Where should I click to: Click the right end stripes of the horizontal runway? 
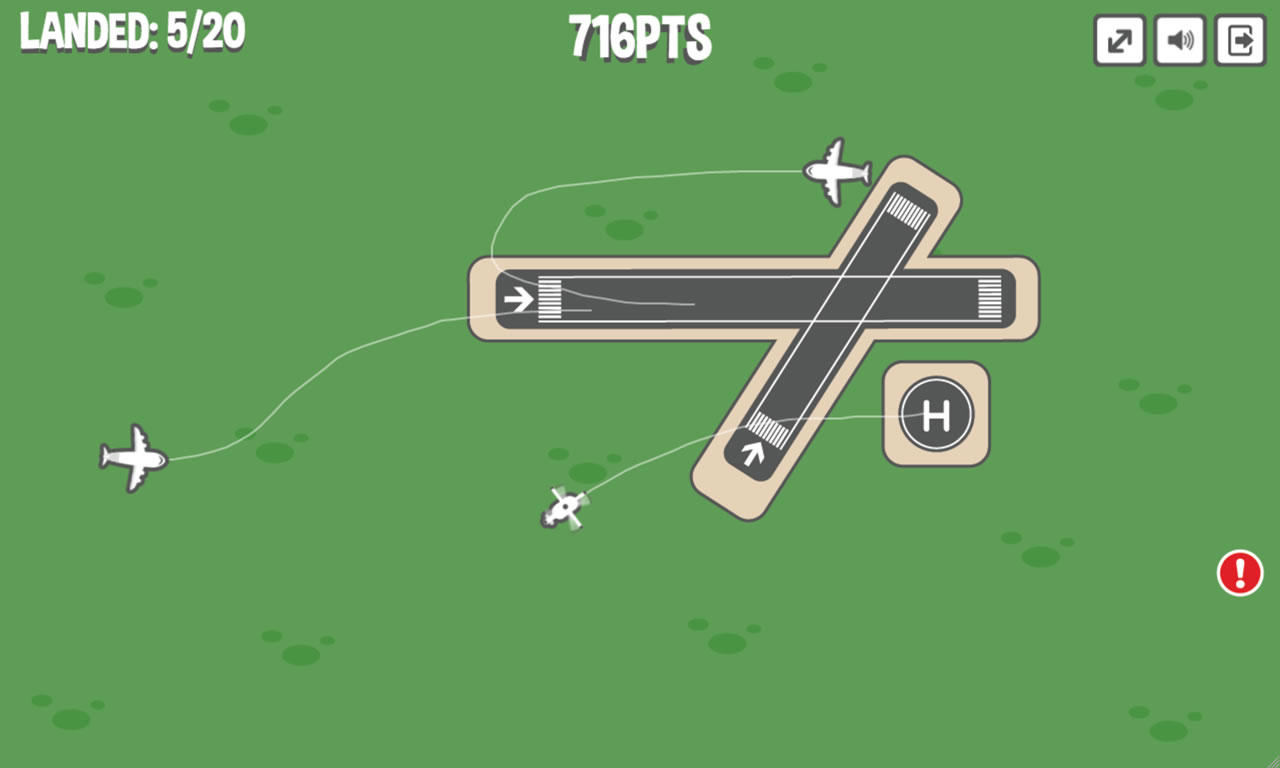988,296
